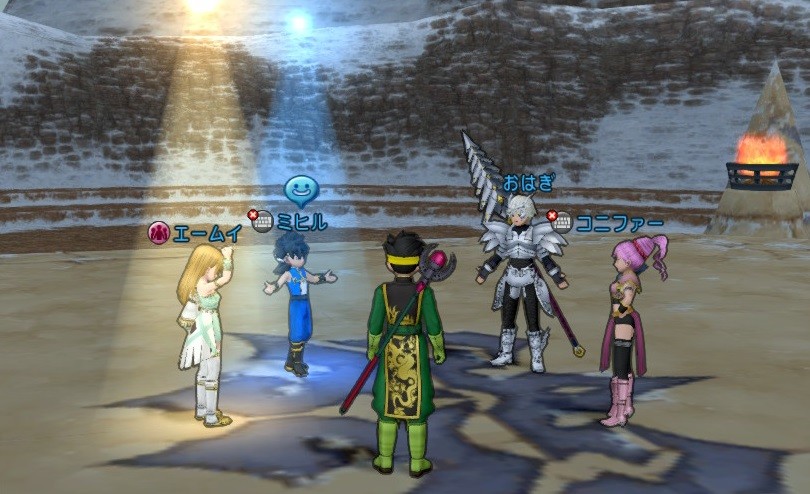Click the blue smiley speech bubble

(301, 190)
